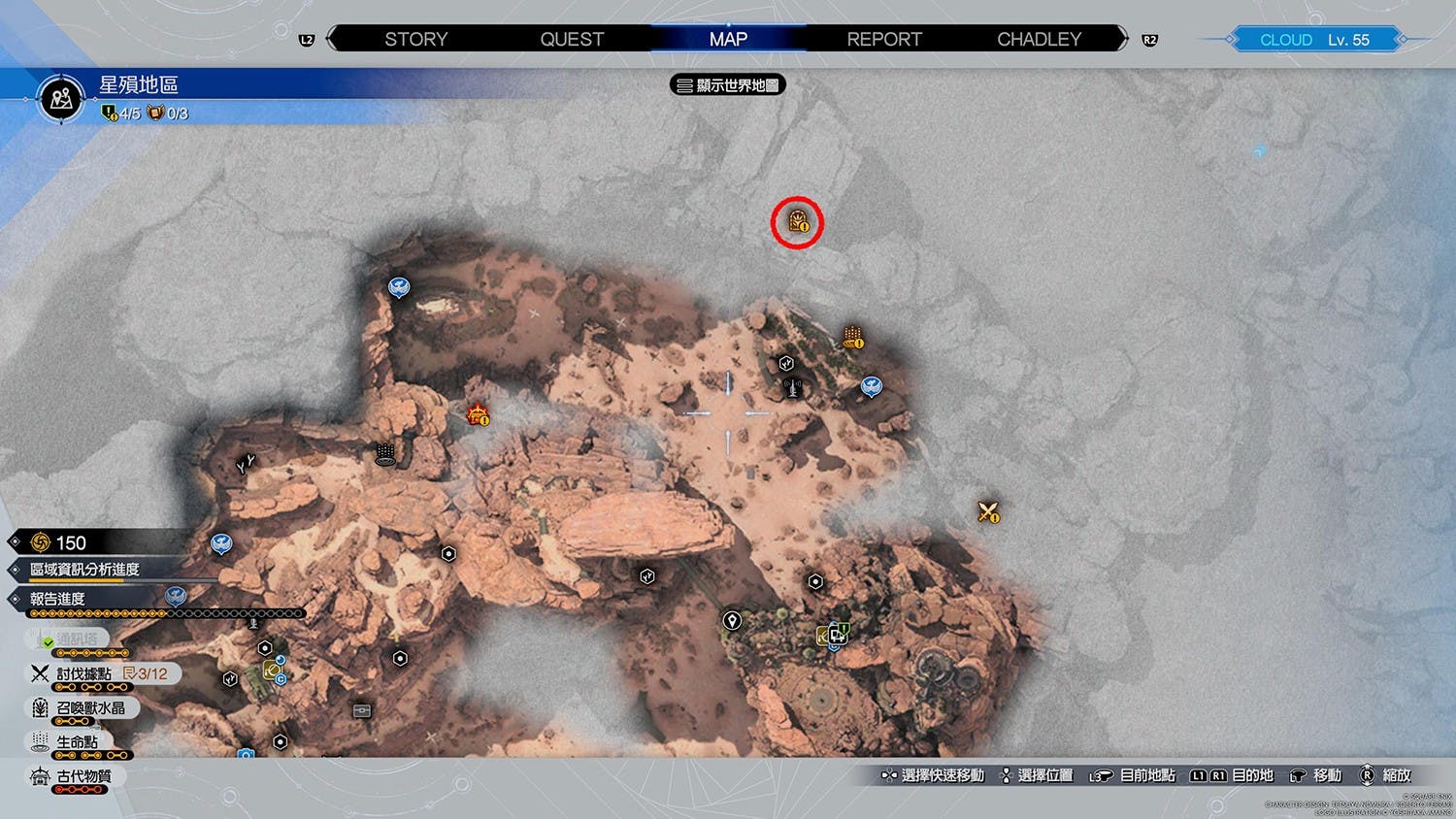The width and height of the screenshot is (1456, 819).
Task: Open the CHADLEY tab
Action: click(1039, 40)
